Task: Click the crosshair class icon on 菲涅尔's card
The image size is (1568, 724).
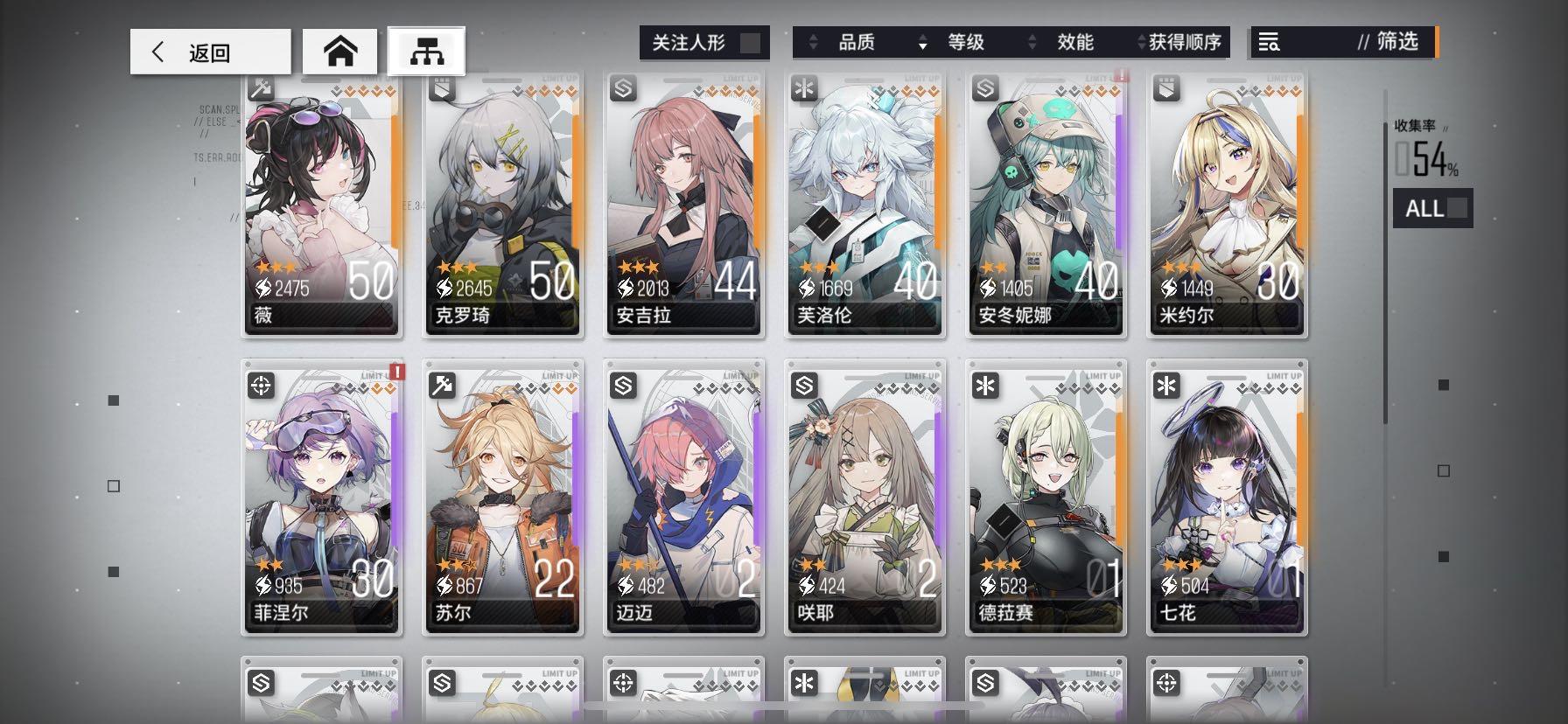Action: (x=260, y=386)
